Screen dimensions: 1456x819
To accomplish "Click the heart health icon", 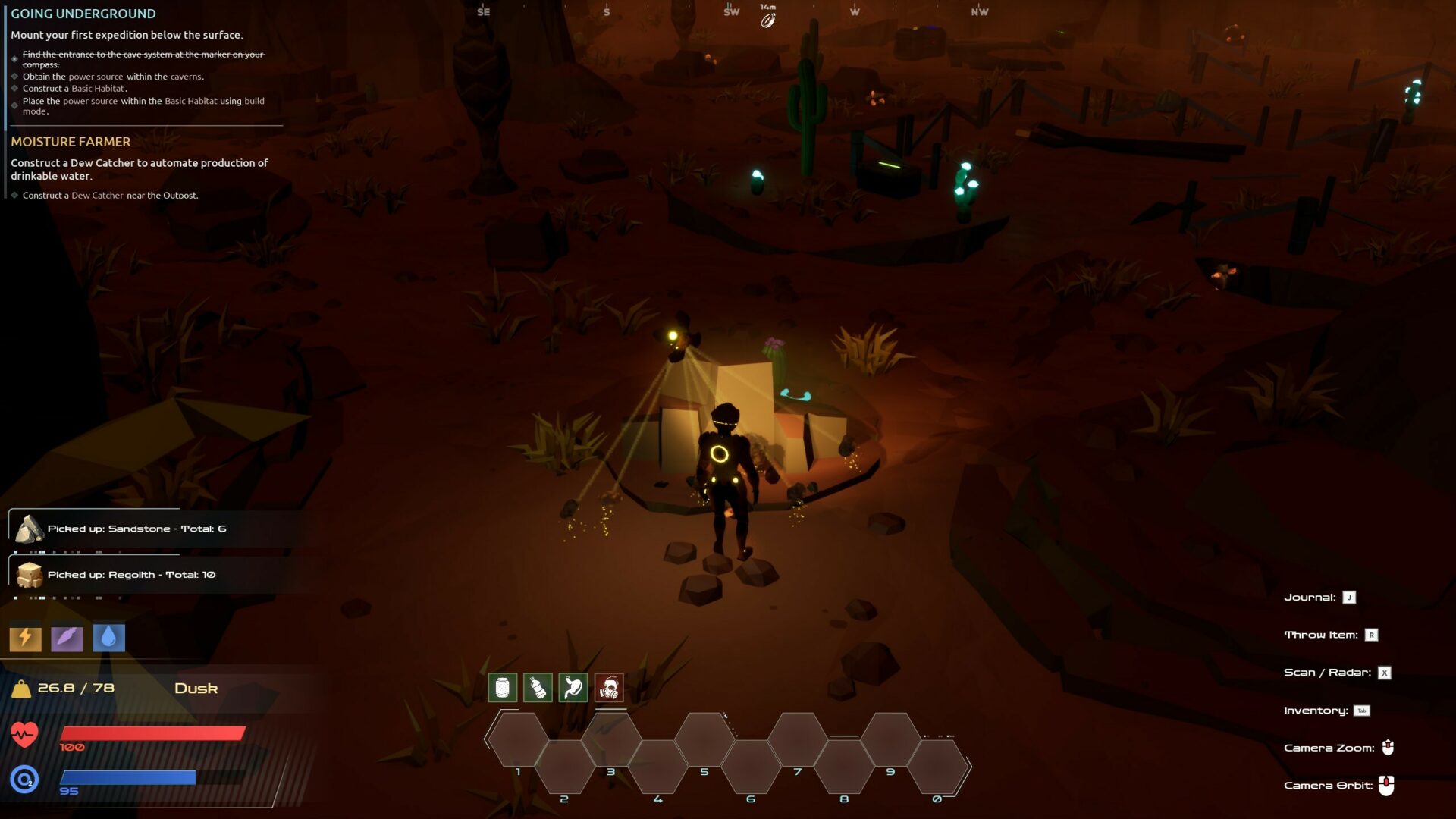I will click(24, 734).
